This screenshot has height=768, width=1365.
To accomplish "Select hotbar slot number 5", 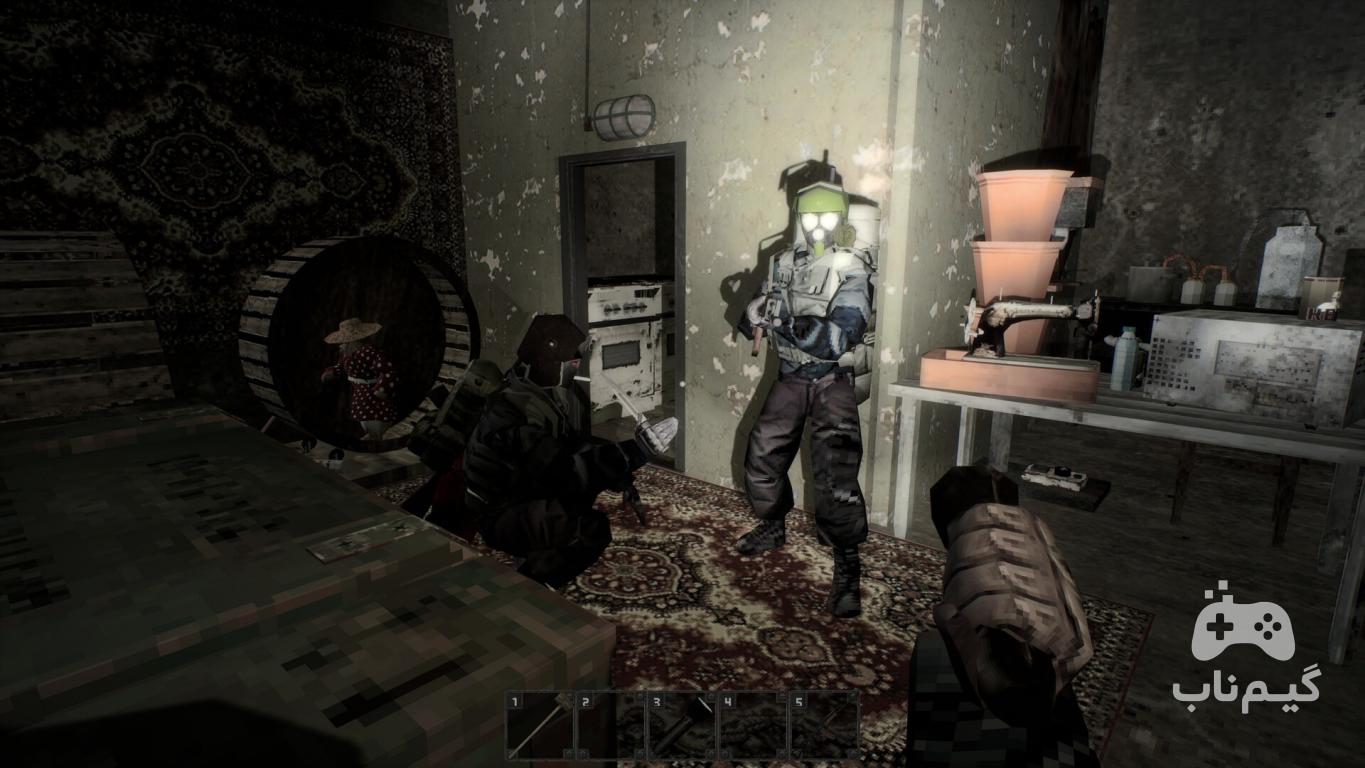I will tap(824, 725).
